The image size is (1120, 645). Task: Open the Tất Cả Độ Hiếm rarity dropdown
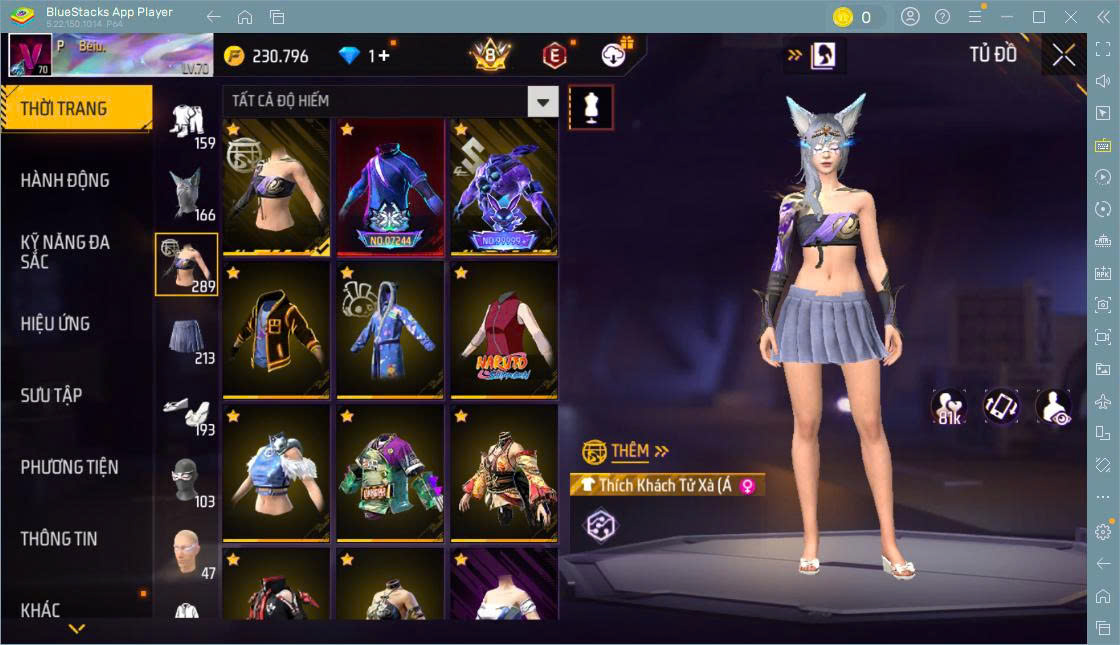point(542,101)
